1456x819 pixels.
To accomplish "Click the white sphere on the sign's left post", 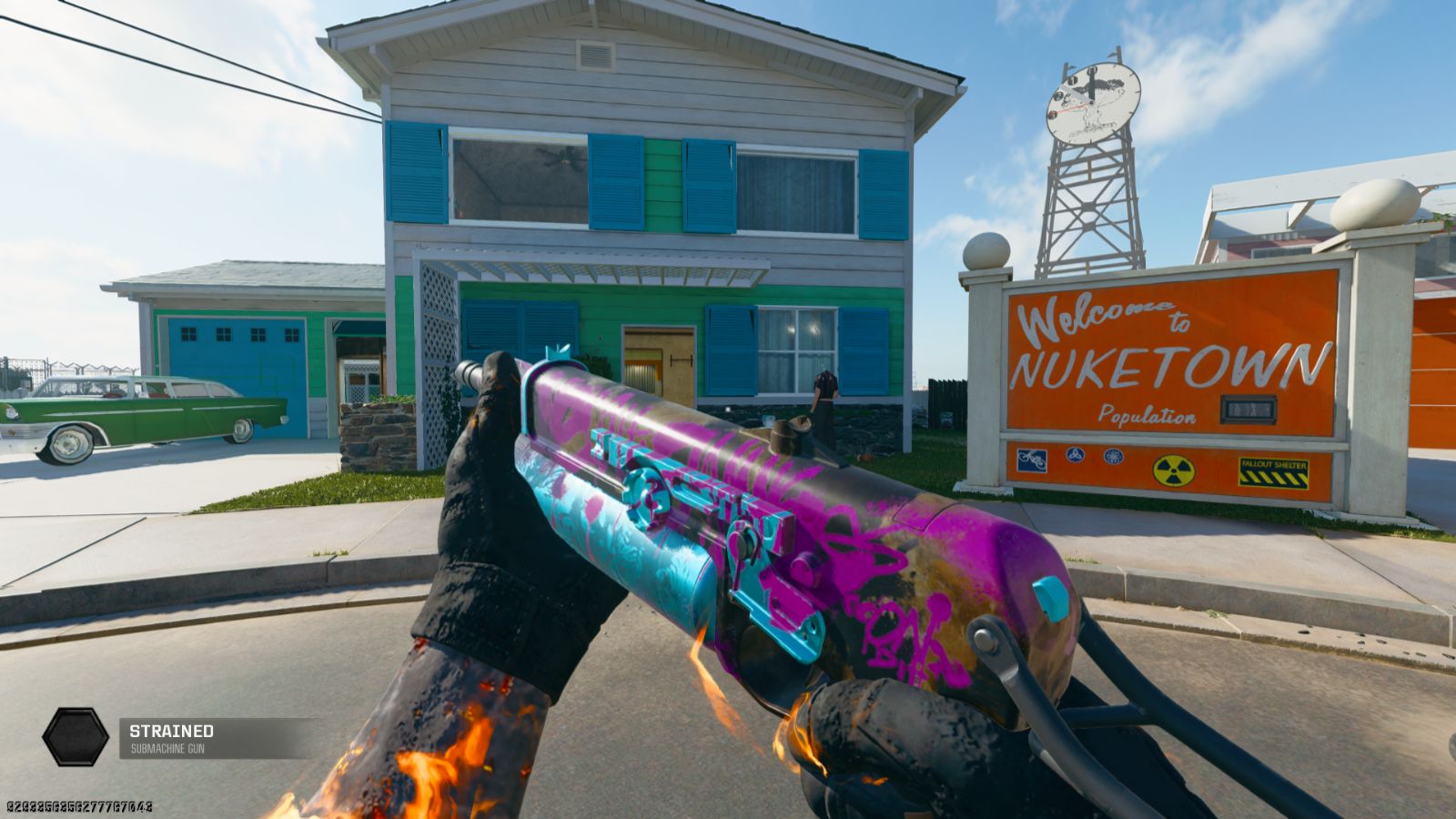I will pyautogui.click(x=985, y=248).
